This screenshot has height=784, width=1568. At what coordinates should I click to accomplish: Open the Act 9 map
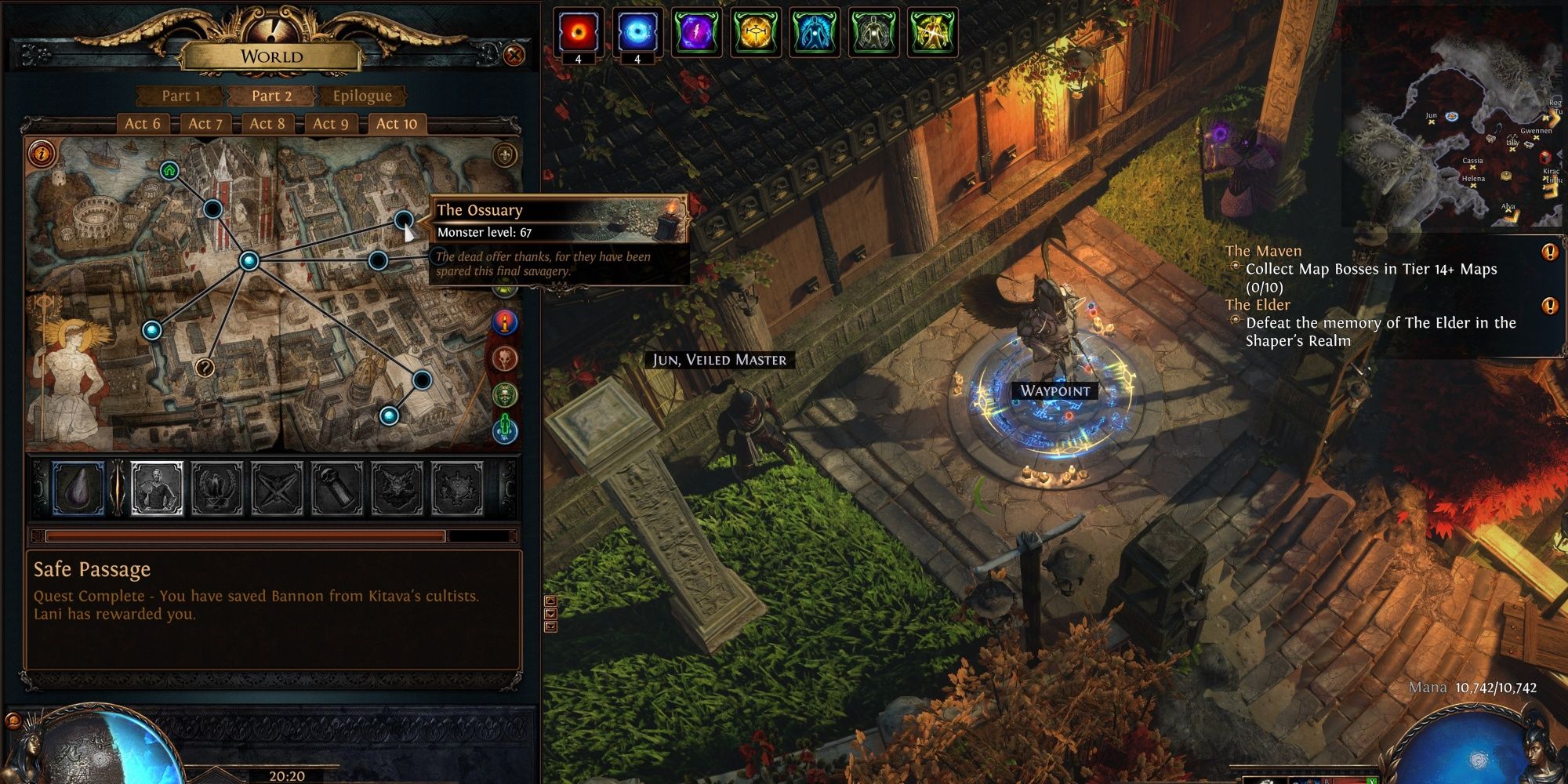click(330, 123)
